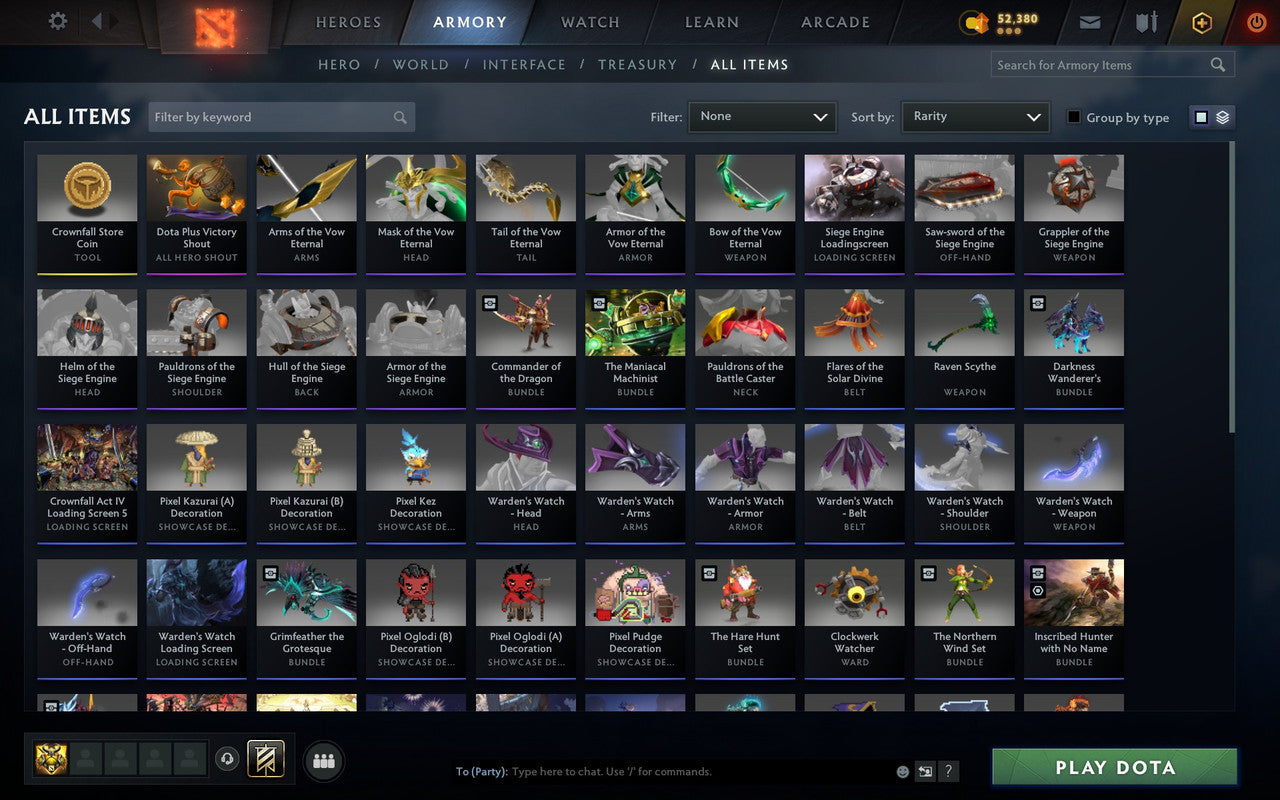1280x800 pixels.
Task: Open Dota Plus hexagon icon
Action: 1201,21
